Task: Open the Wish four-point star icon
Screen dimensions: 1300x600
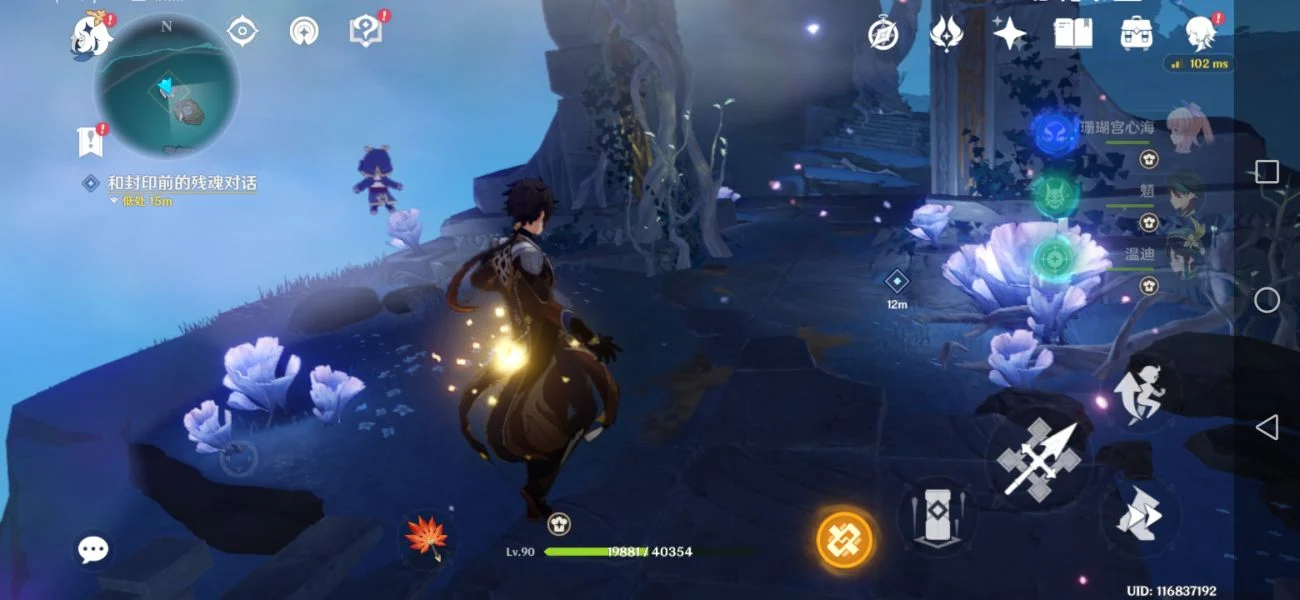Action: (x=1009, y=34)
